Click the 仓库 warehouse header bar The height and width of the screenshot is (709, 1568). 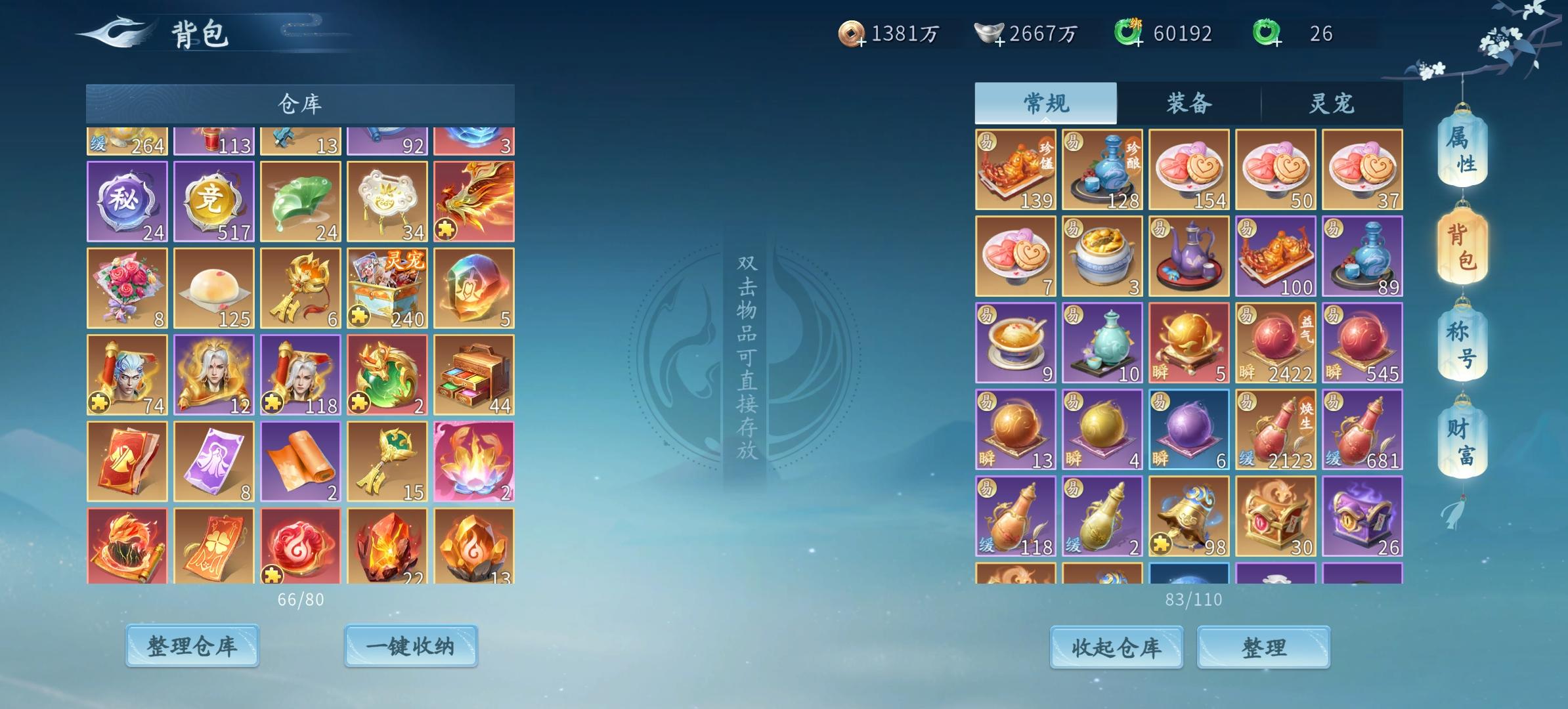point(299,103)
